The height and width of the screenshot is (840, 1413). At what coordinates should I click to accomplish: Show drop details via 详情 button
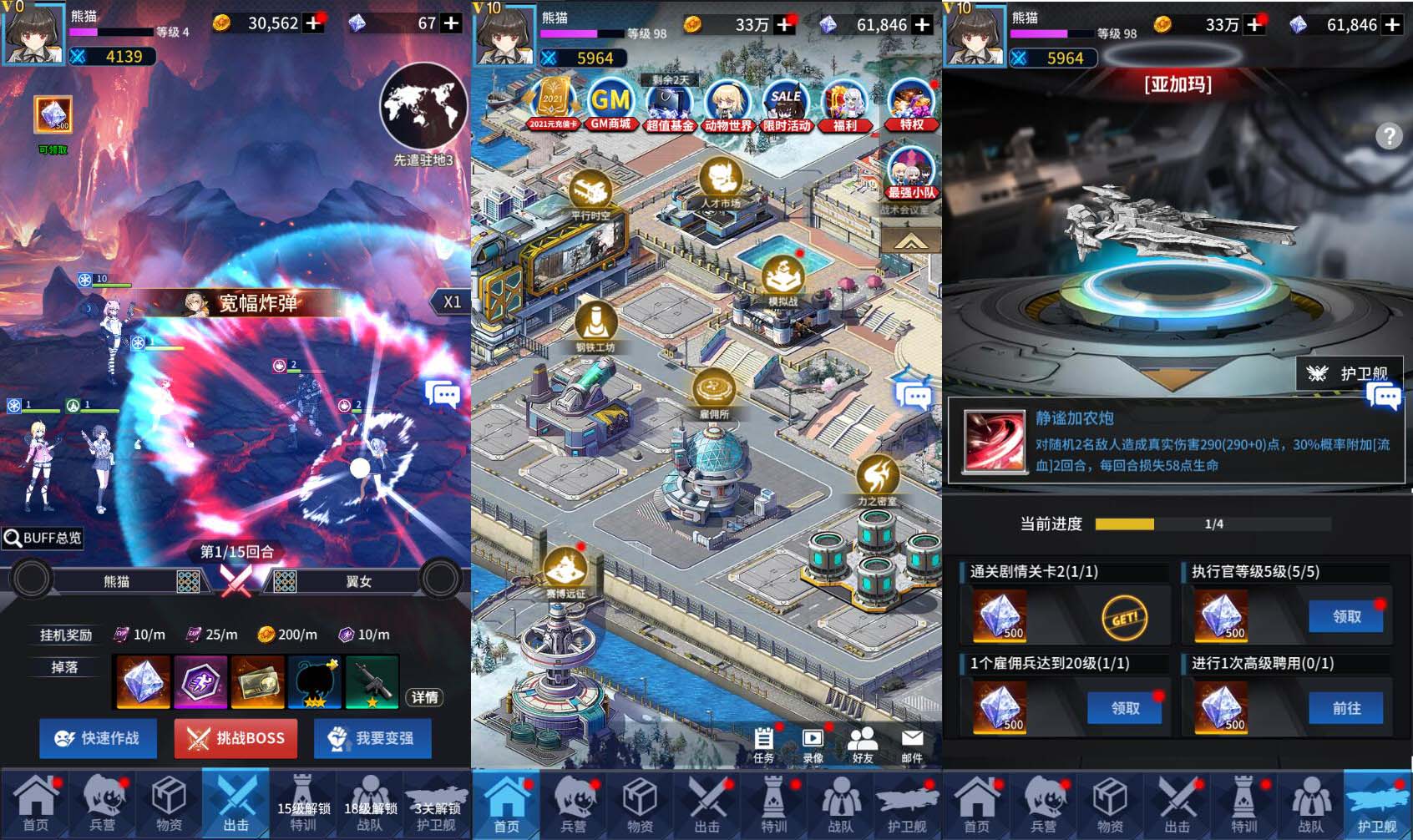point(424,697)
